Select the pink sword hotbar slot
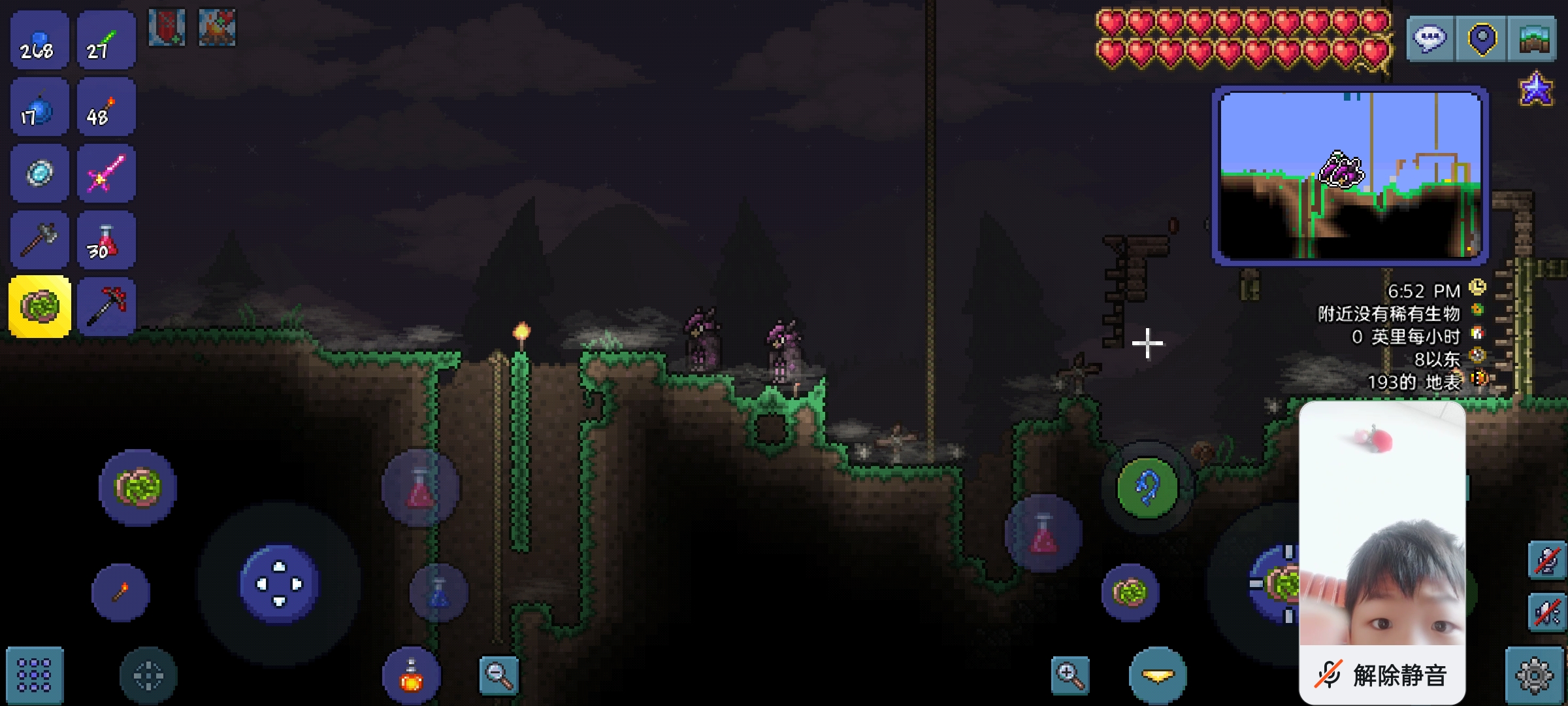The height and width of the screenshot is (706, 1568). pos(106,173)
